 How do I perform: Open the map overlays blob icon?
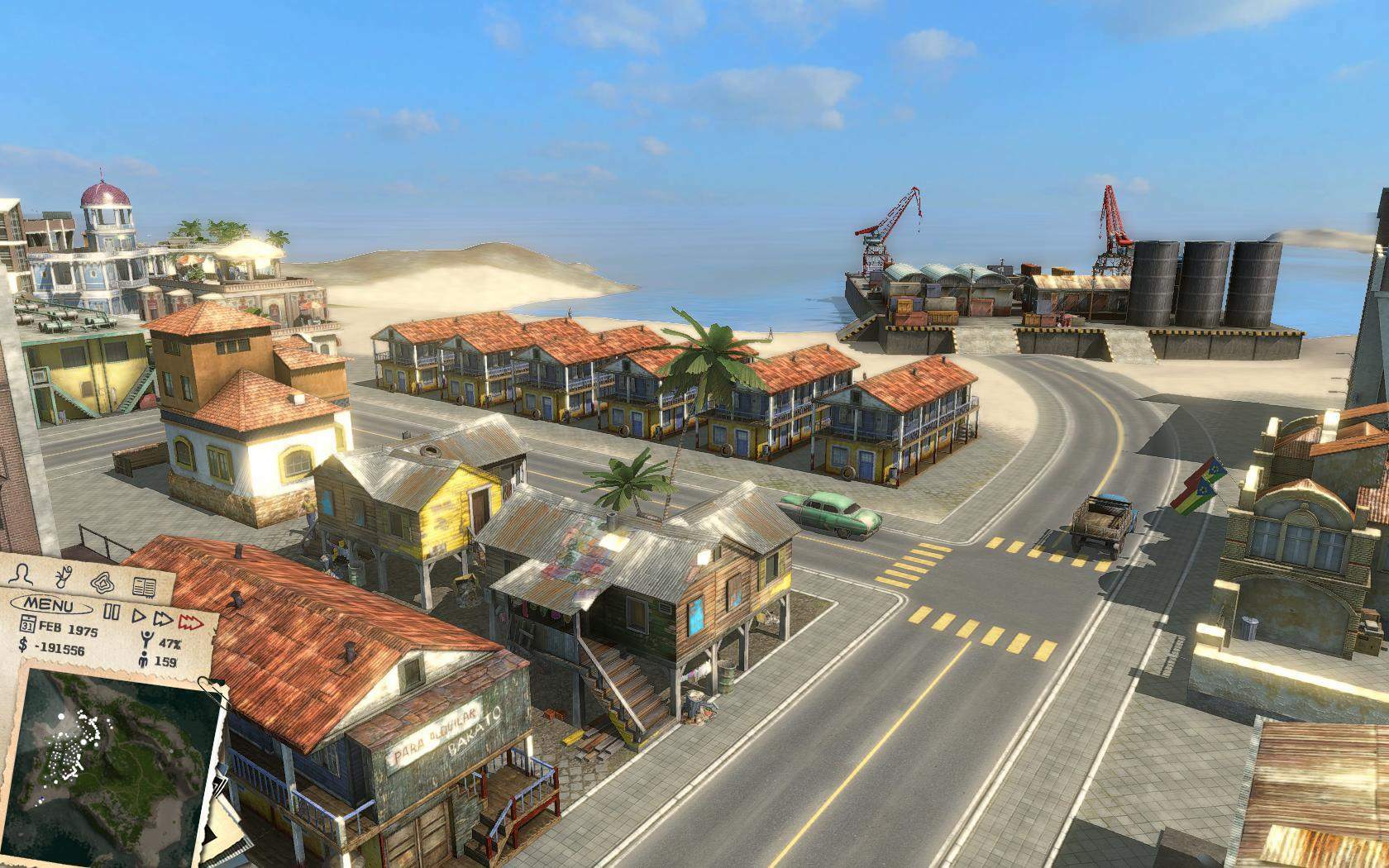[x=102, y=584]
